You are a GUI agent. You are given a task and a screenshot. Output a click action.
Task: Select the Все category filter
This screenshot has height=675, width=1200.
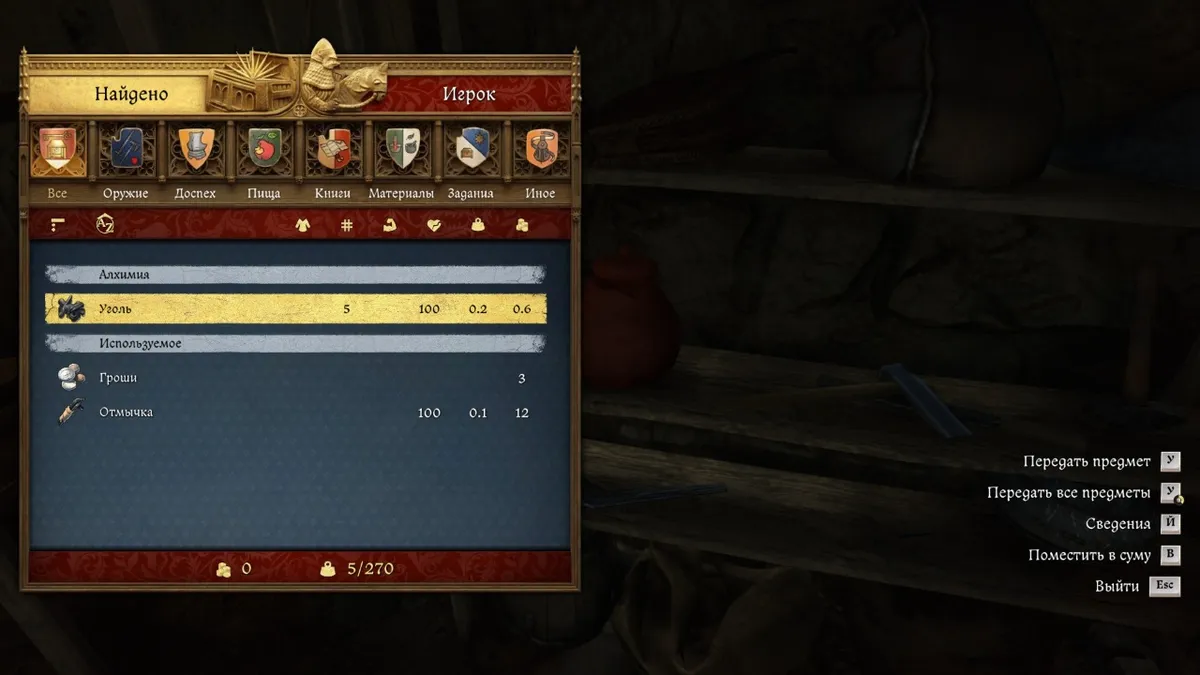[x=58, y=149]
